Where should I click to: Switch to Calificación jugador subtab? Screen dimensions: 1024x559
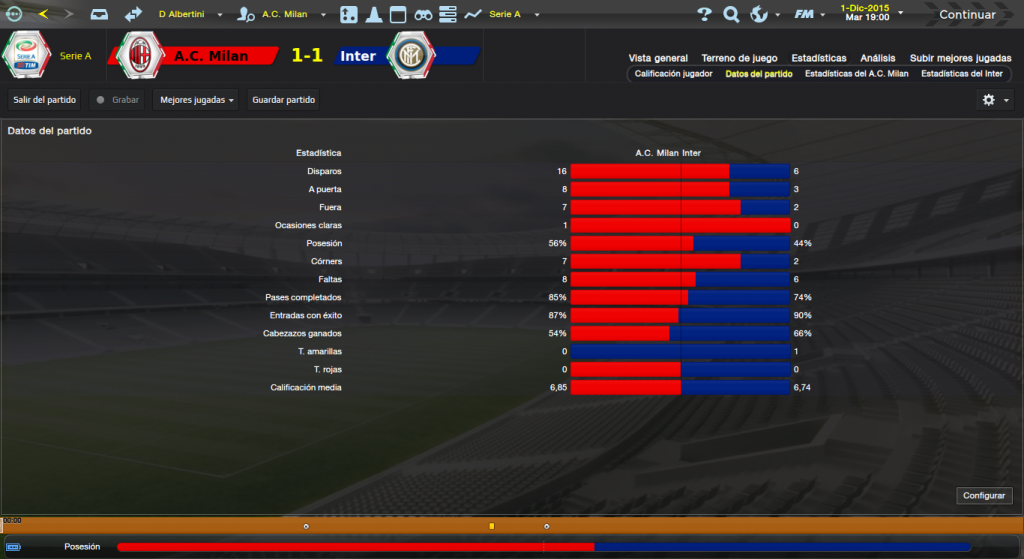tap(672, 74)
